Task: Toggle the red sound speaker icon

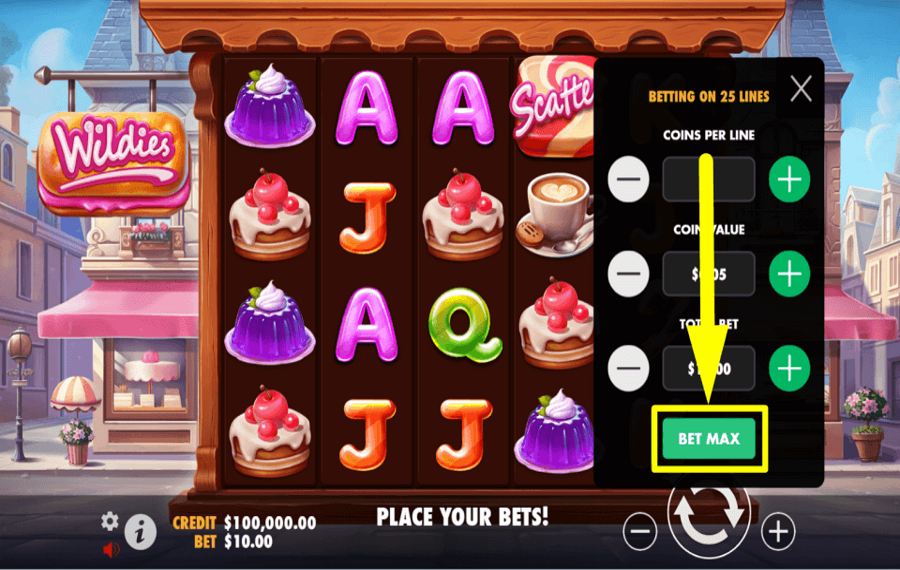Action: [x=111, y=549]
